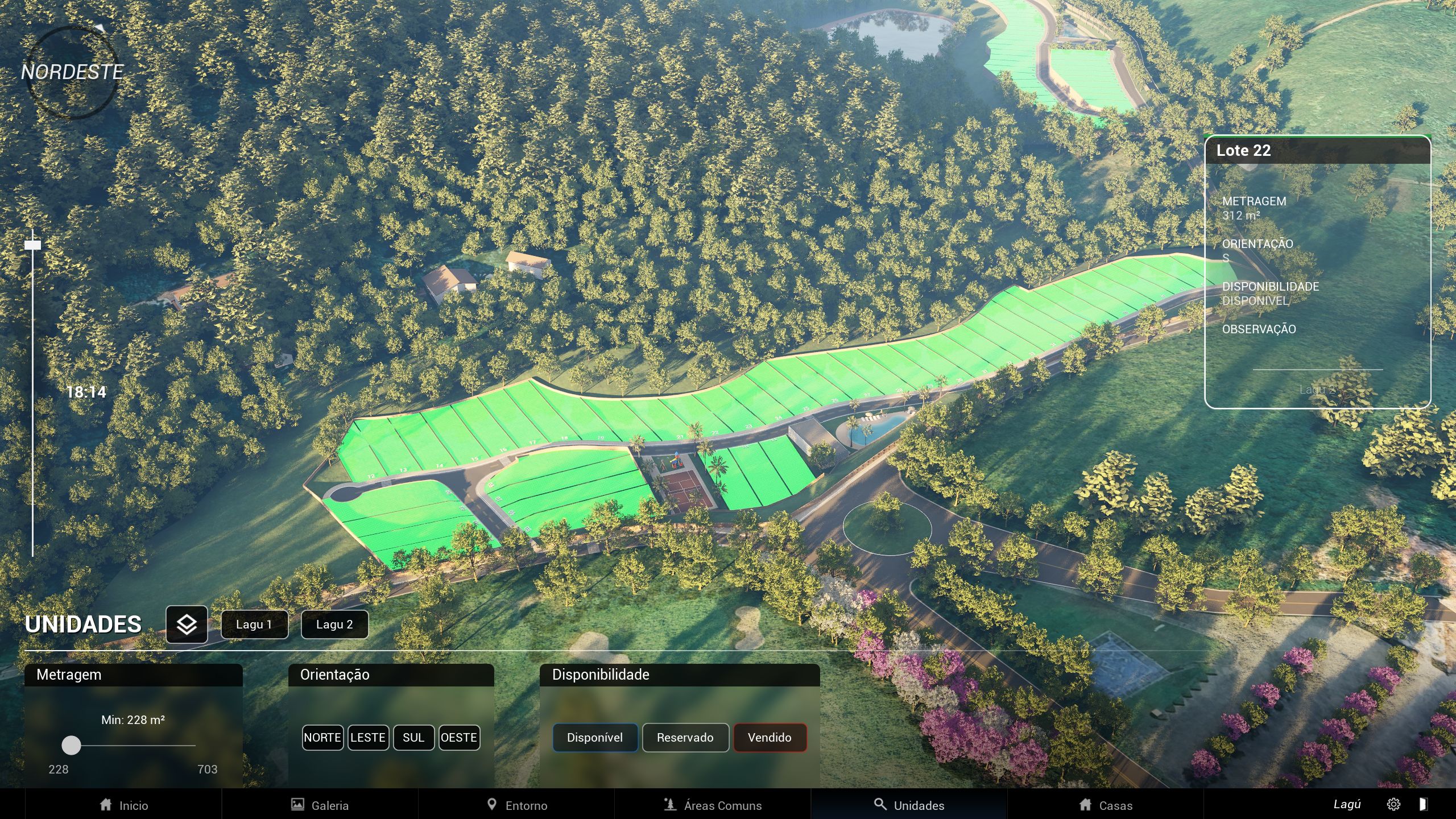Go to the Casas tab

click(x=1106, y=805)
